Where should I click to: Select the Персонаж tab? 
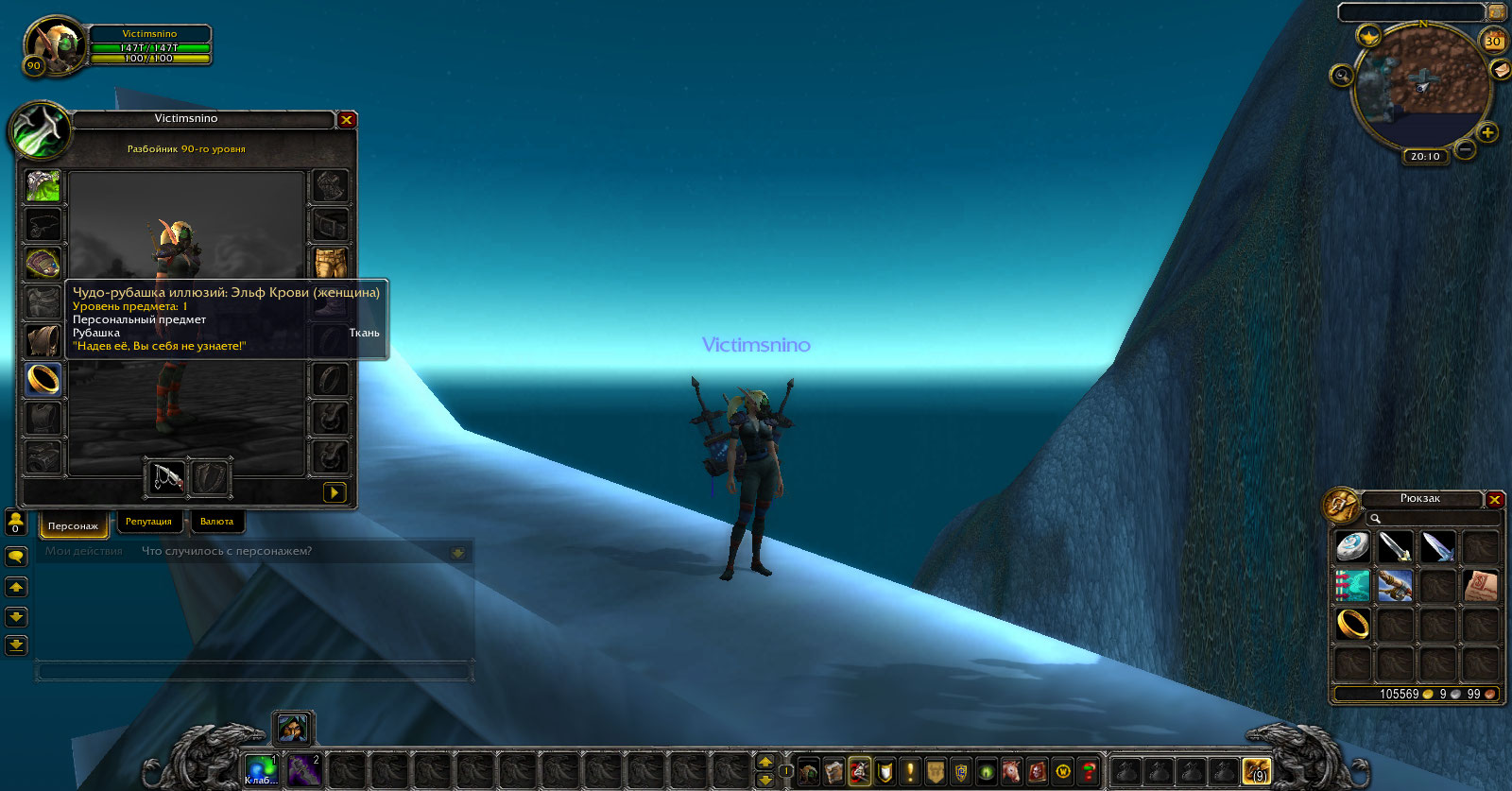coord(73,524)
